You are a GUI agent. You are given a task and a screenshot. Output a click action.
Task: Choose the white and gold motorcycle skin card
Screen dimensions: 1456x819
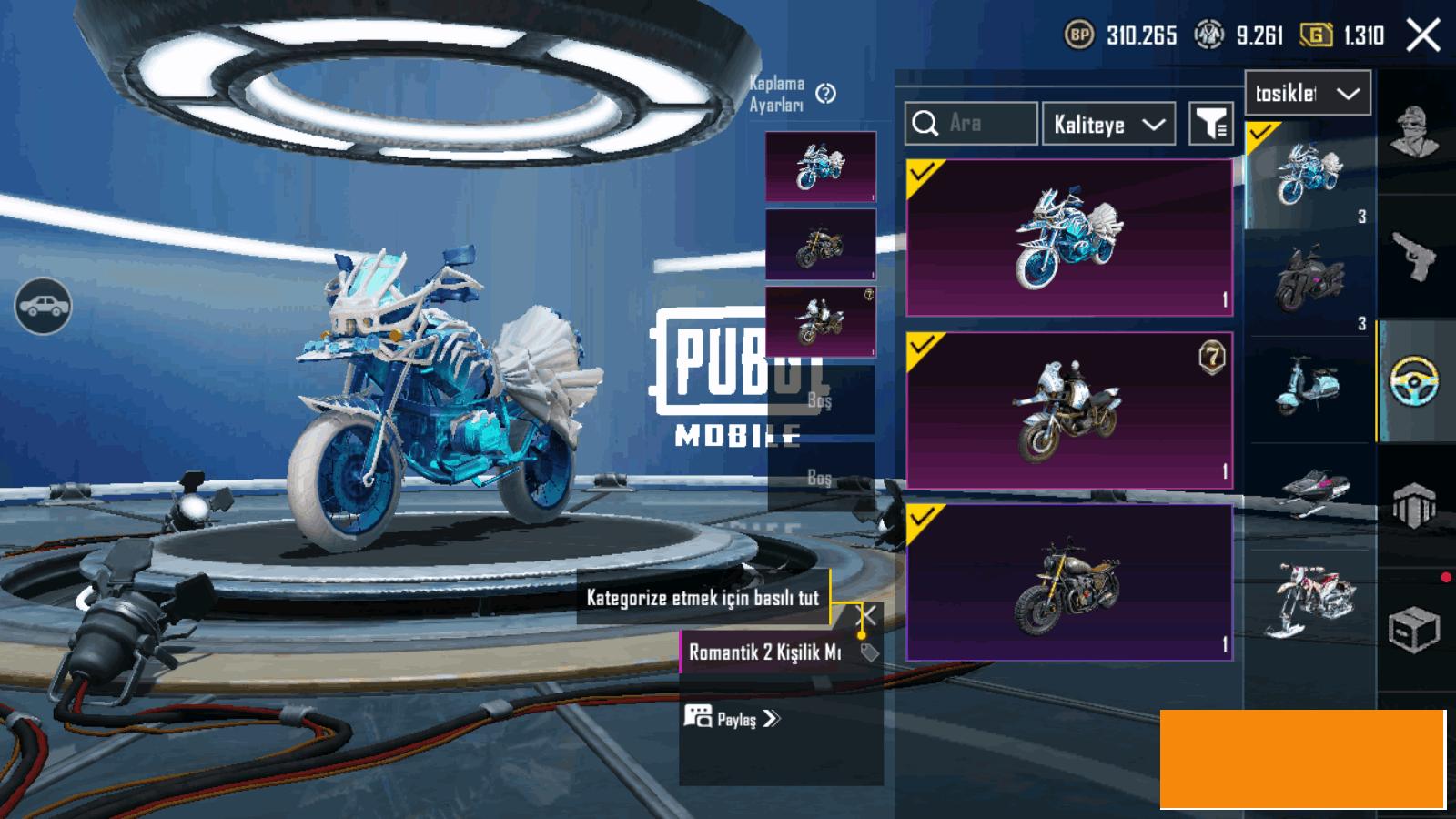(x=1069, y=410)
